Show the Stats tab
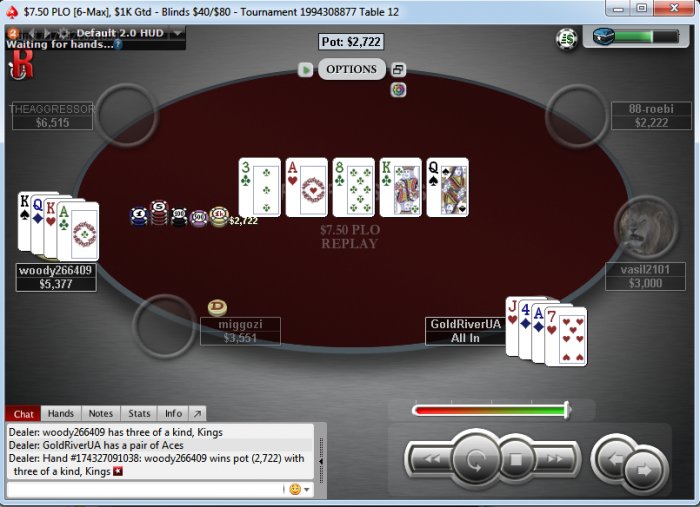The image size is (700, 507). pos(140,413)
